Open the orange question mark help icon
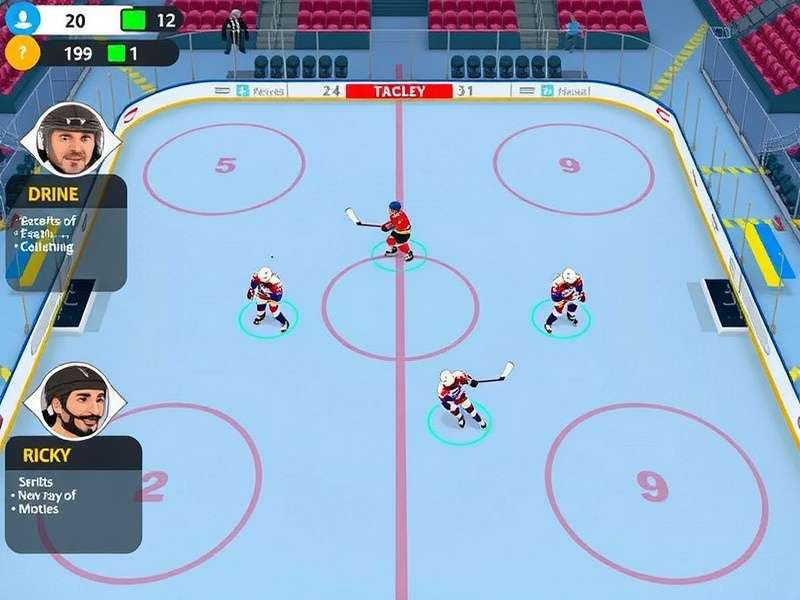800x600 pixels. [22, 52]
